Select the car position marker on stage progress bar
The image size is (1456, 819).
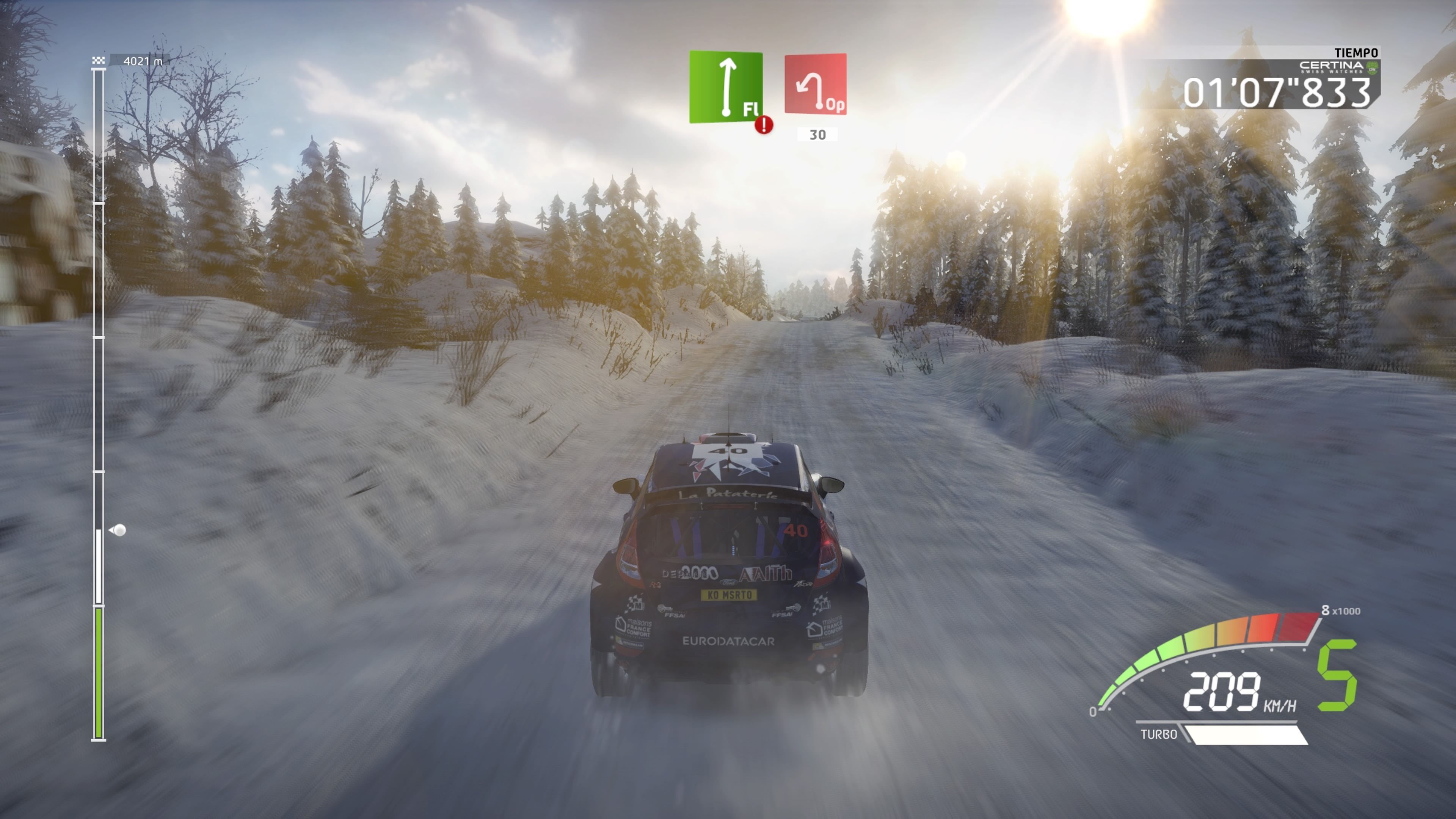click(119, 530)
